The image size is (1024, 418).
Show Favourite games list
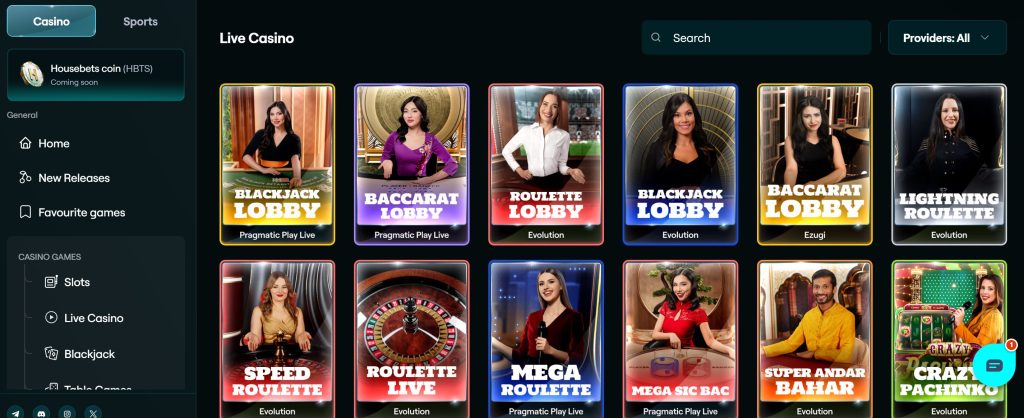click(x=81, y=212)
